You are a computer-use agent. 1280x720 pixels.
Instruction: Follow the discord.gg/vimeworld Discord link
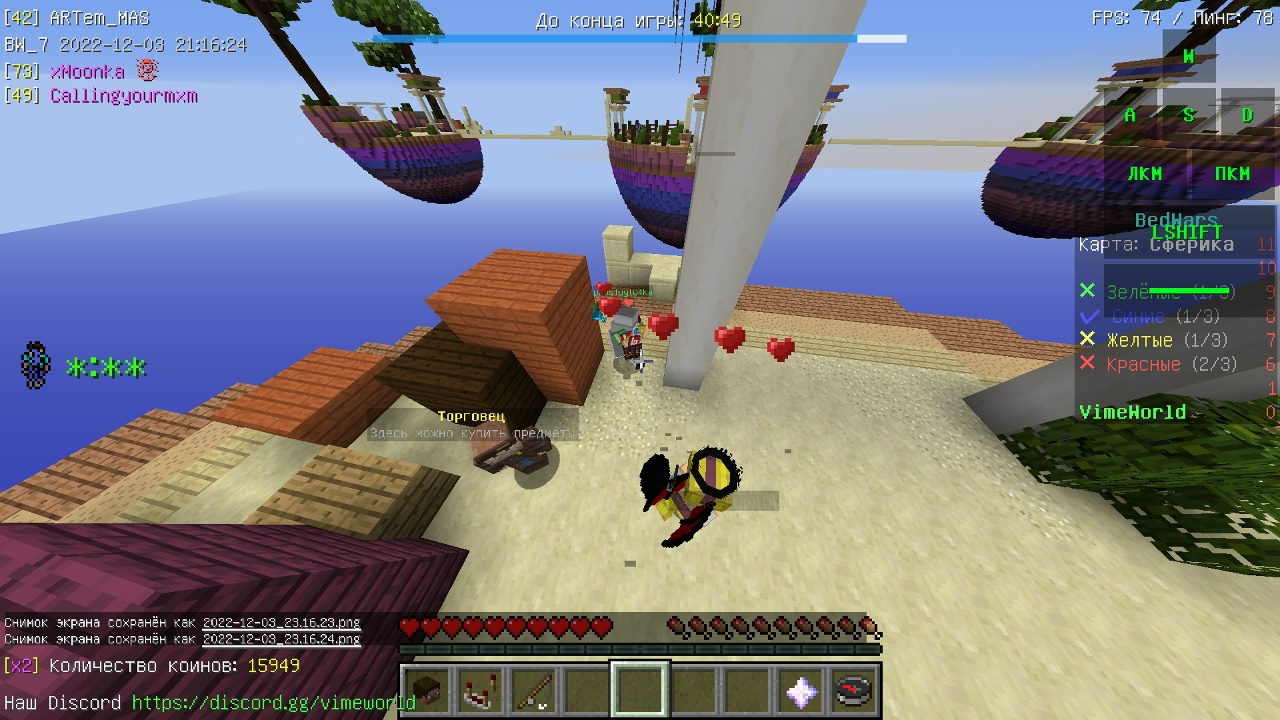coord(273,703)
